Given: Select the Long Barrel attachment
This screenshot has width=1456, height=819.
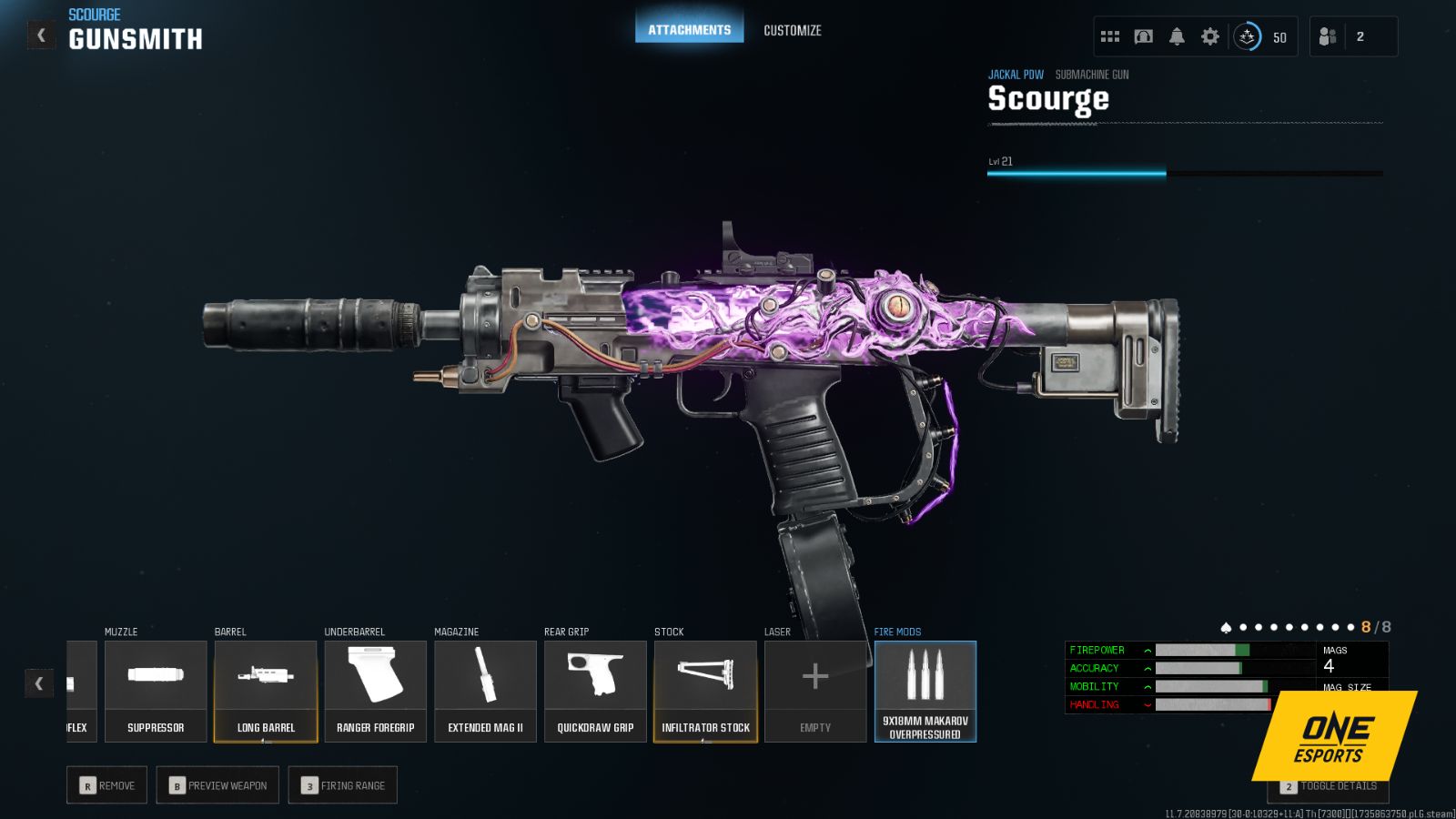Looking at the screenshot, I should coord(266,687).
